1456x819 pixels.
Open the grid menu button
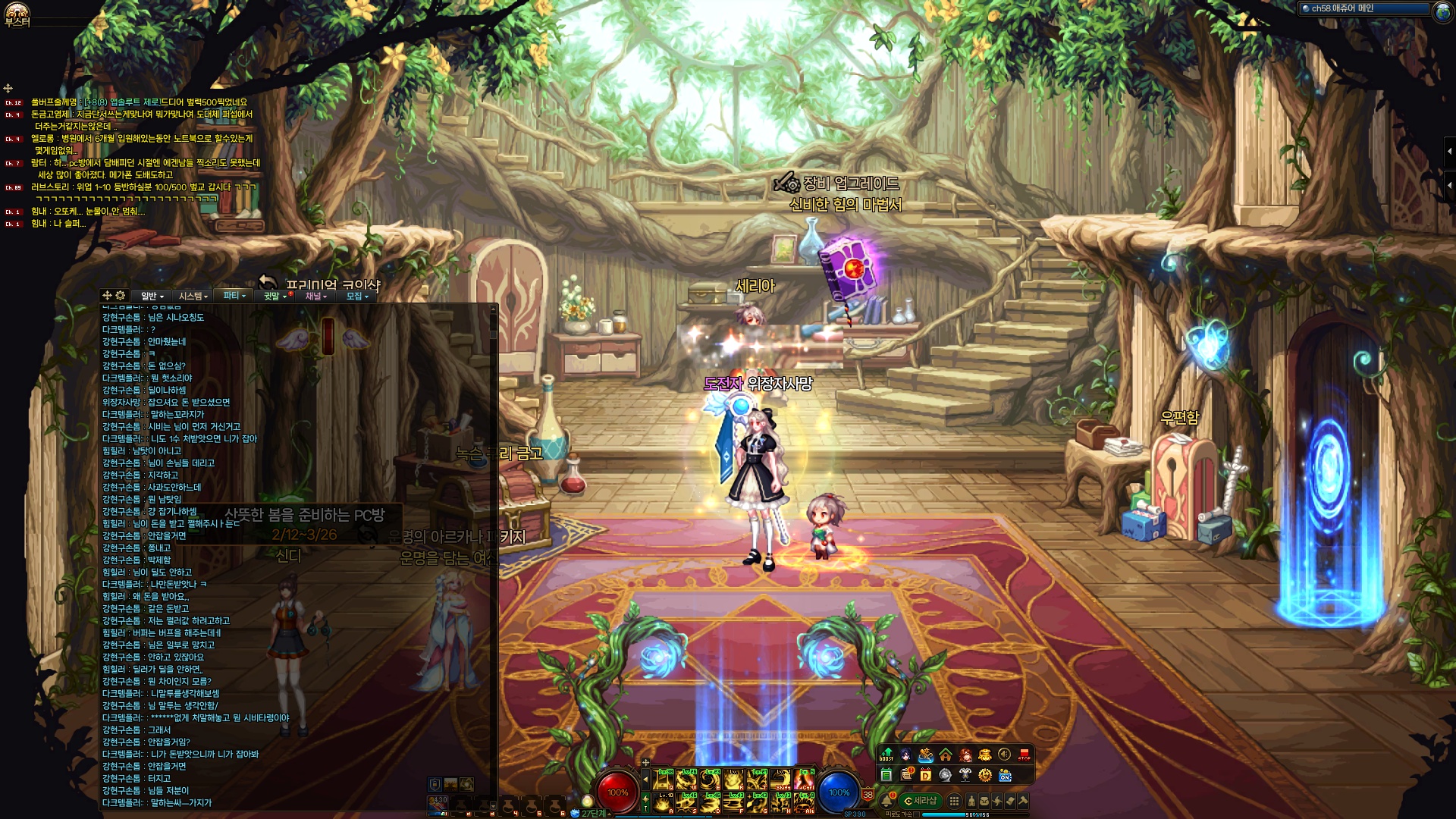[955, 801]
